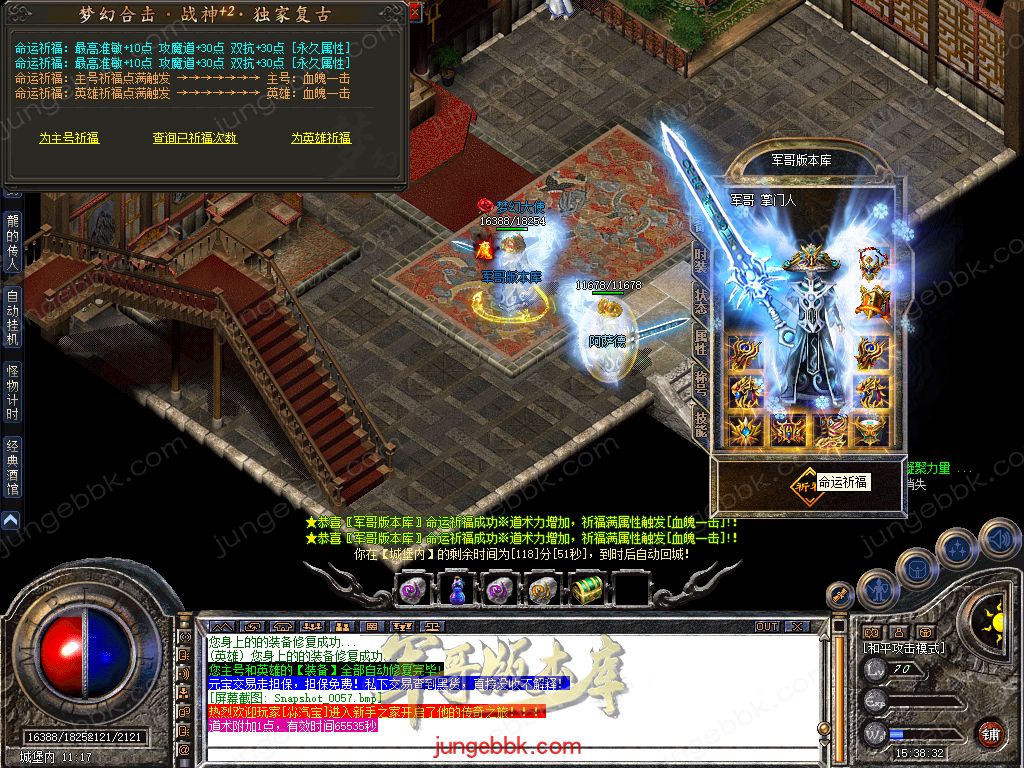Open the 怪物计时 side tab
This screenshot has width=1024, height=768.
12,393
